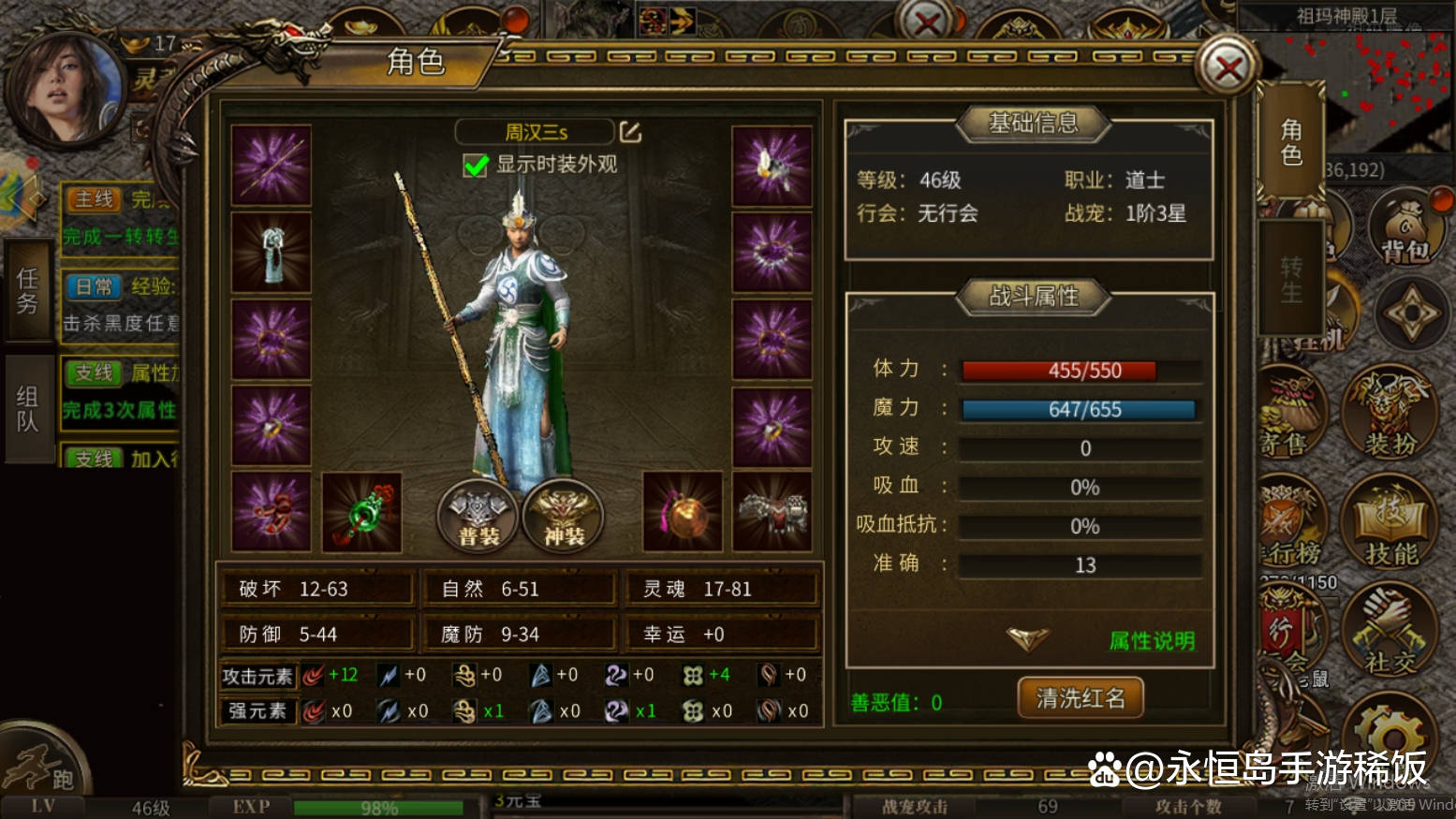
Task: Open the 属性说明 link
Action: 1151,641
